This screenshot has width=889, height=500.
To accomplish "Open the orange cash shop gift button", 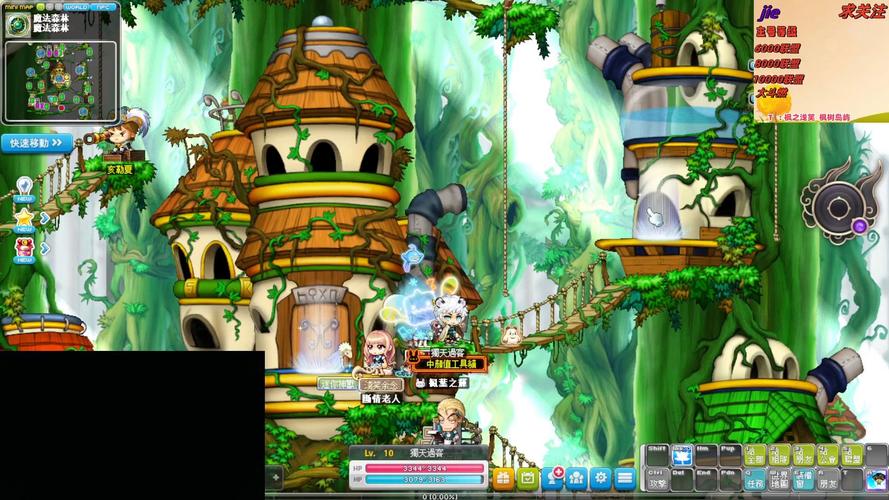I will click(503, 478).
